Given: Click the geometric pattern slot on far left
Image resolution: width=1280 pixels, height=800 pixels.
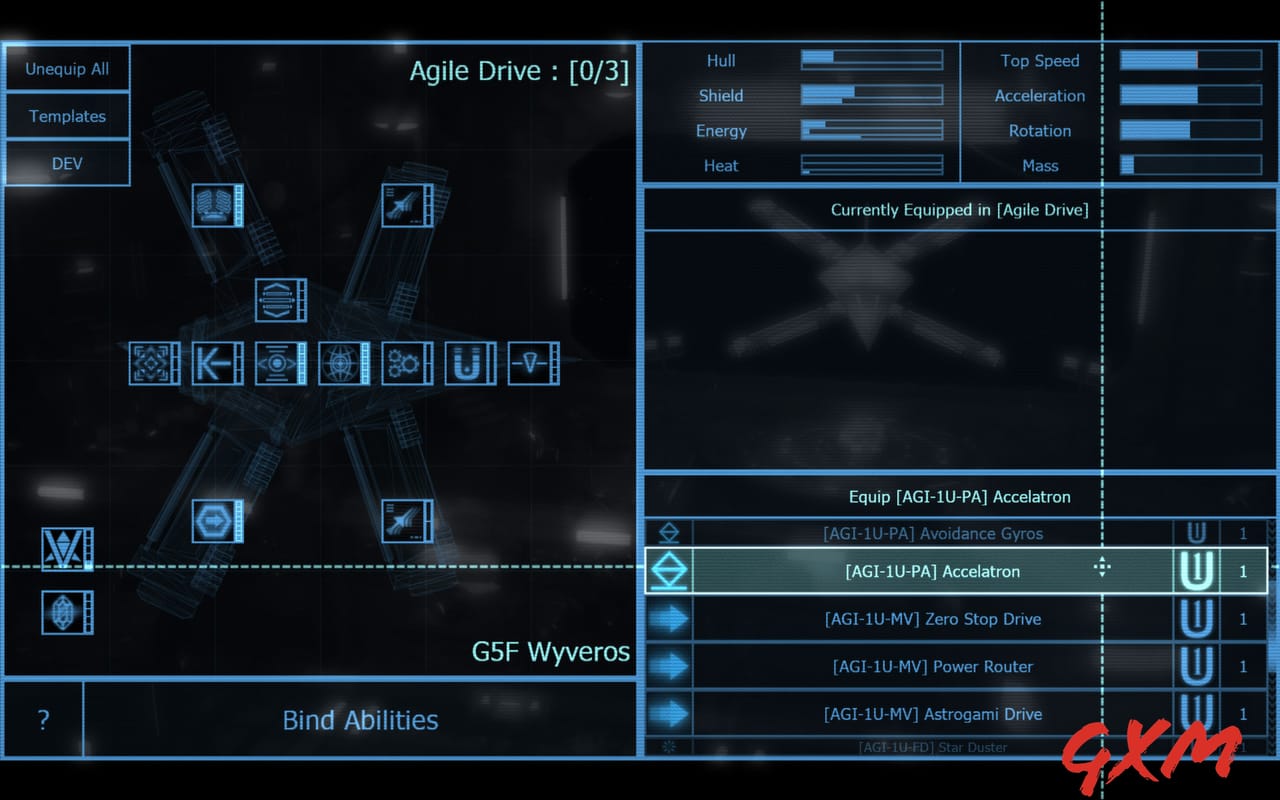Looking at the screenshot, I should click(153, 363).
